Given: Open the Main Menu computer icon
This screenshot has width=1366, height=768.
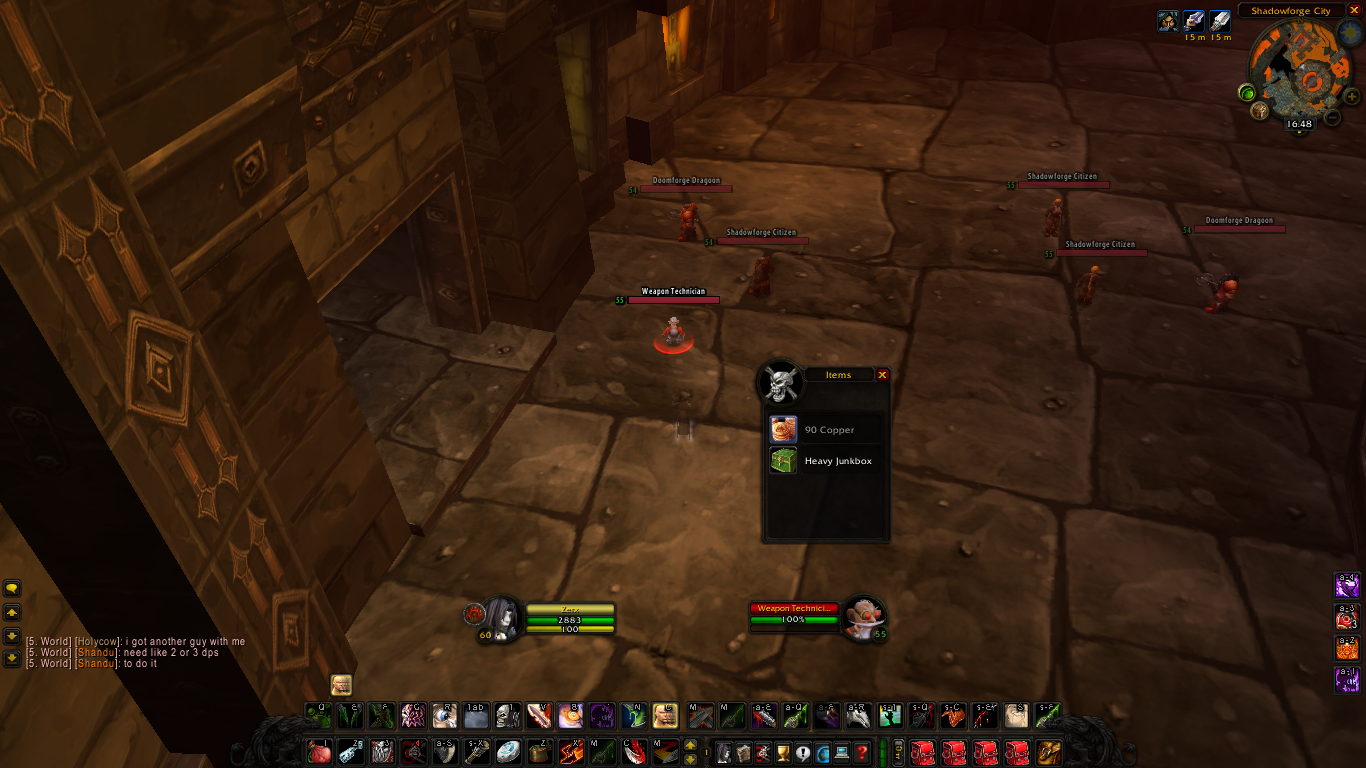Looking at the screenshot, I should 841,752.
